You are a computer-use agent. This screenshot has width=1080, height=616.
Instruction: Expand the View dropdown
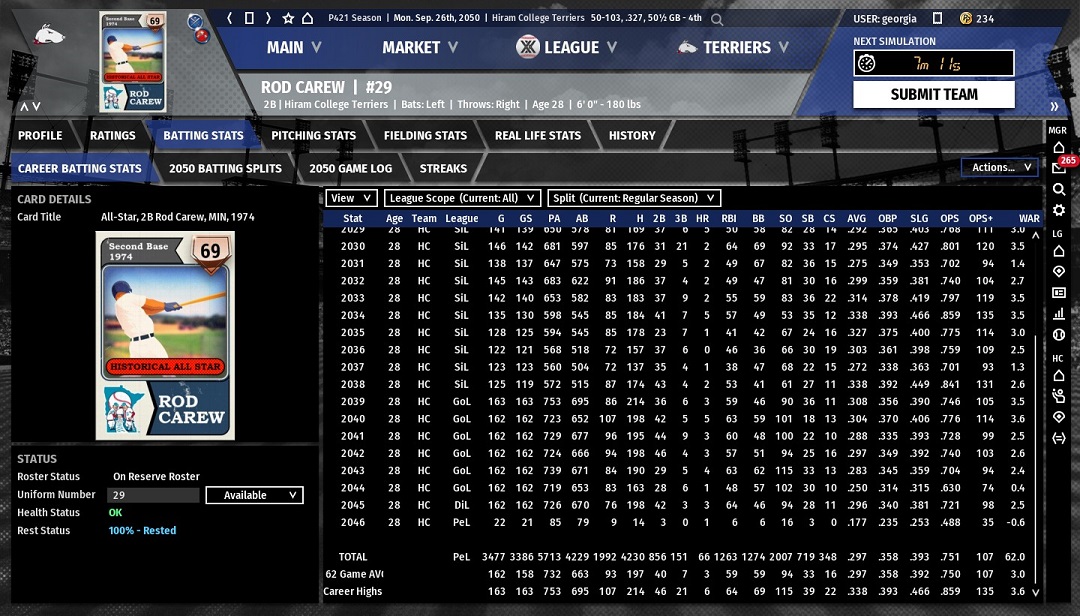[352, 198]
